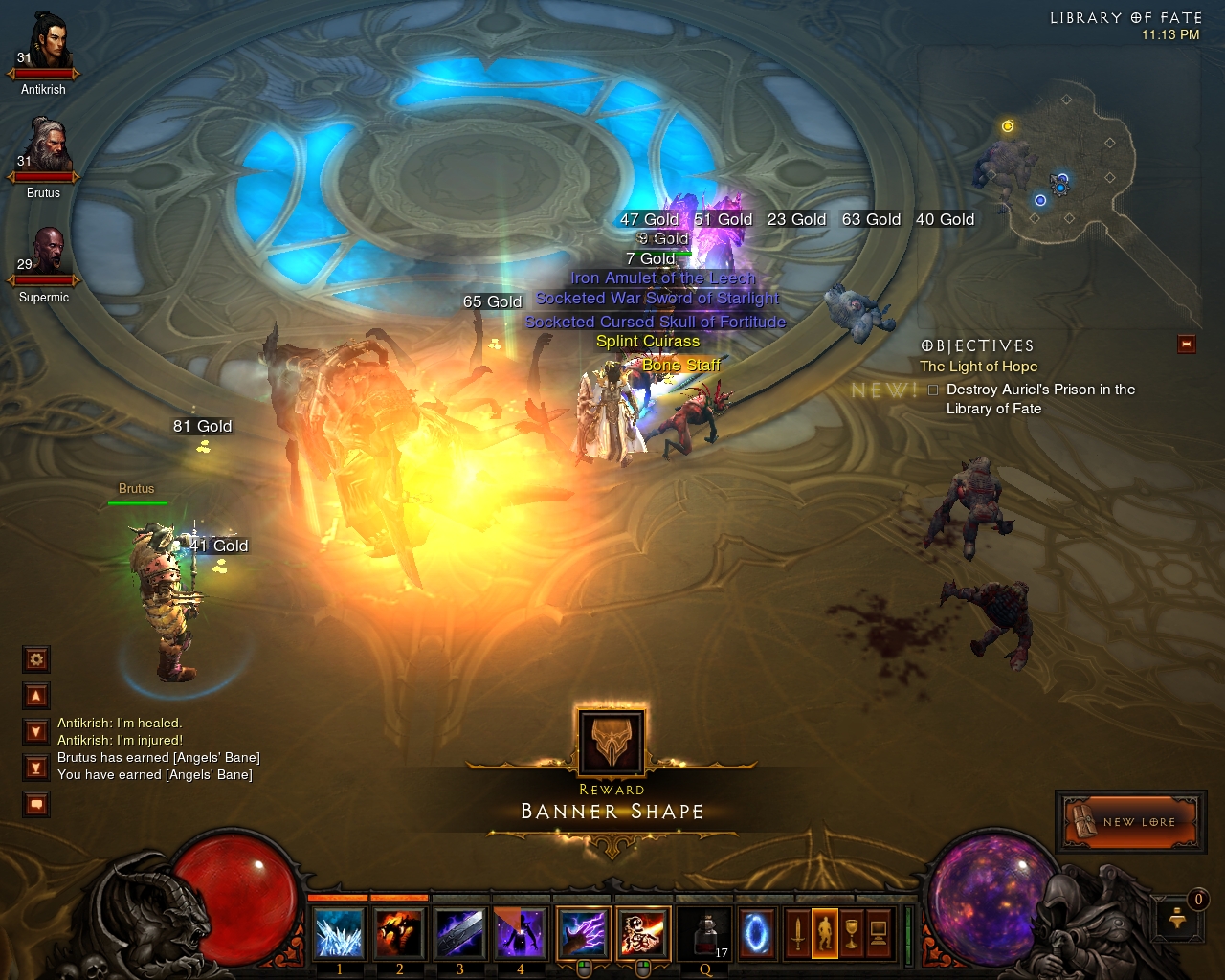
Task: Open the game menu computer icon
Action: 878,933
